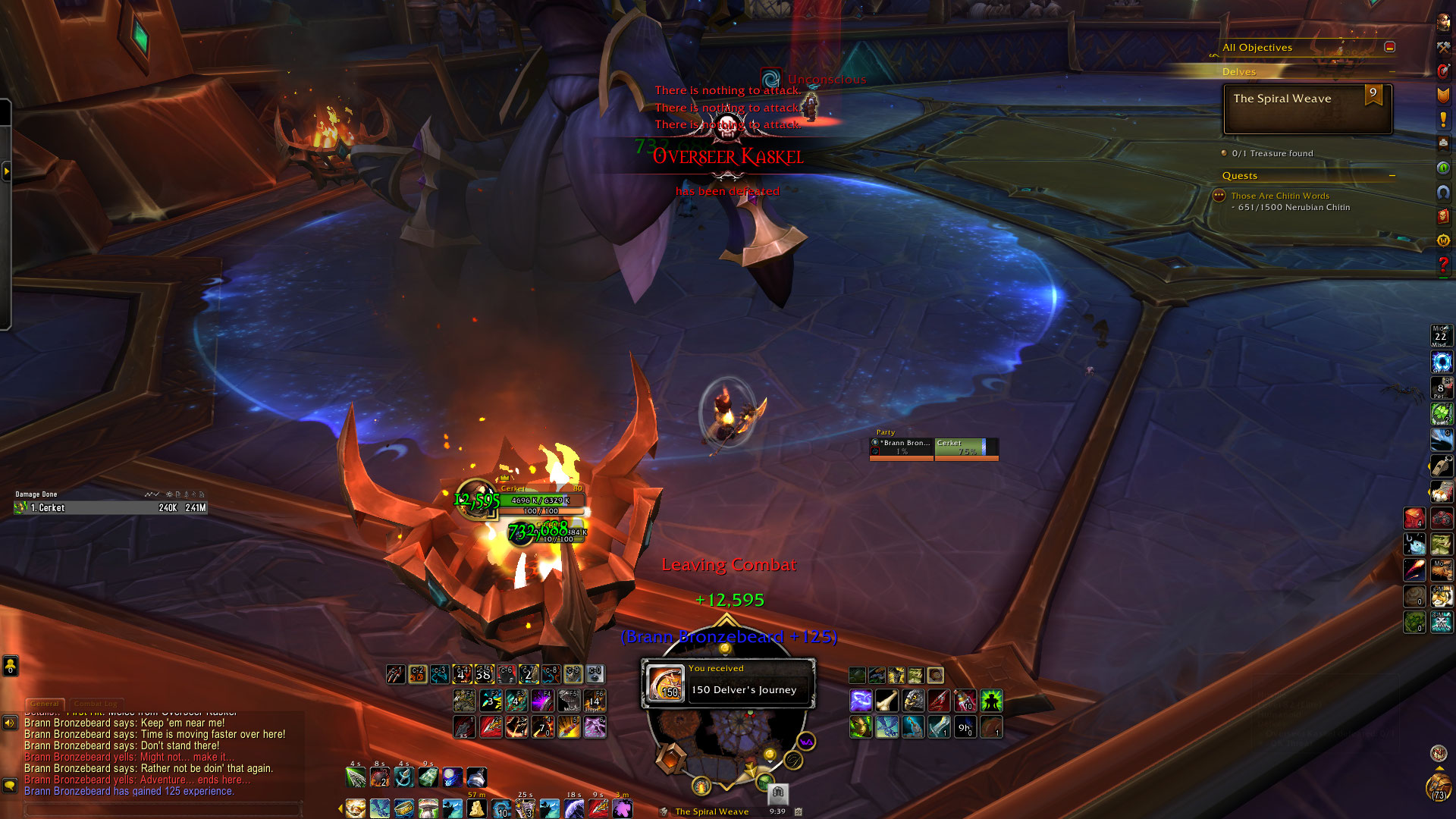Open professions via crossed hammers icon

(x=1442, y=47)
